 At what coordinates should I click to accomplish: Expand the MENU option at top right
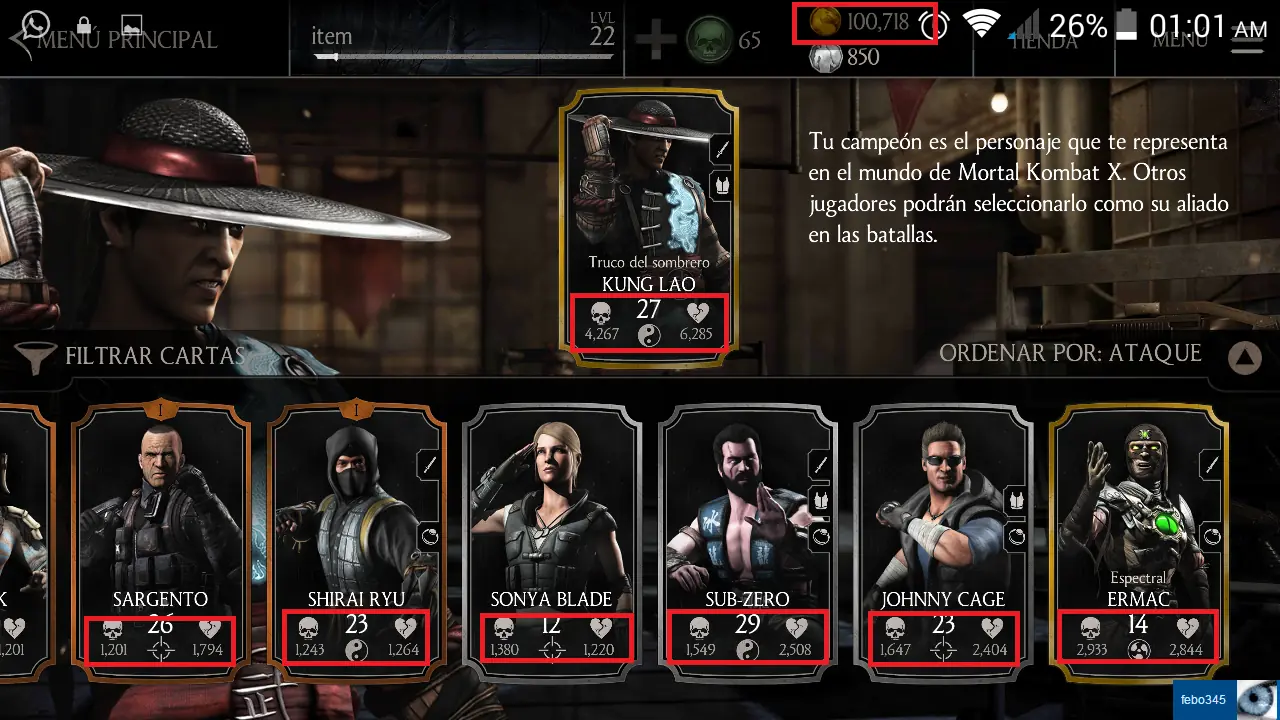[1180, 40]
